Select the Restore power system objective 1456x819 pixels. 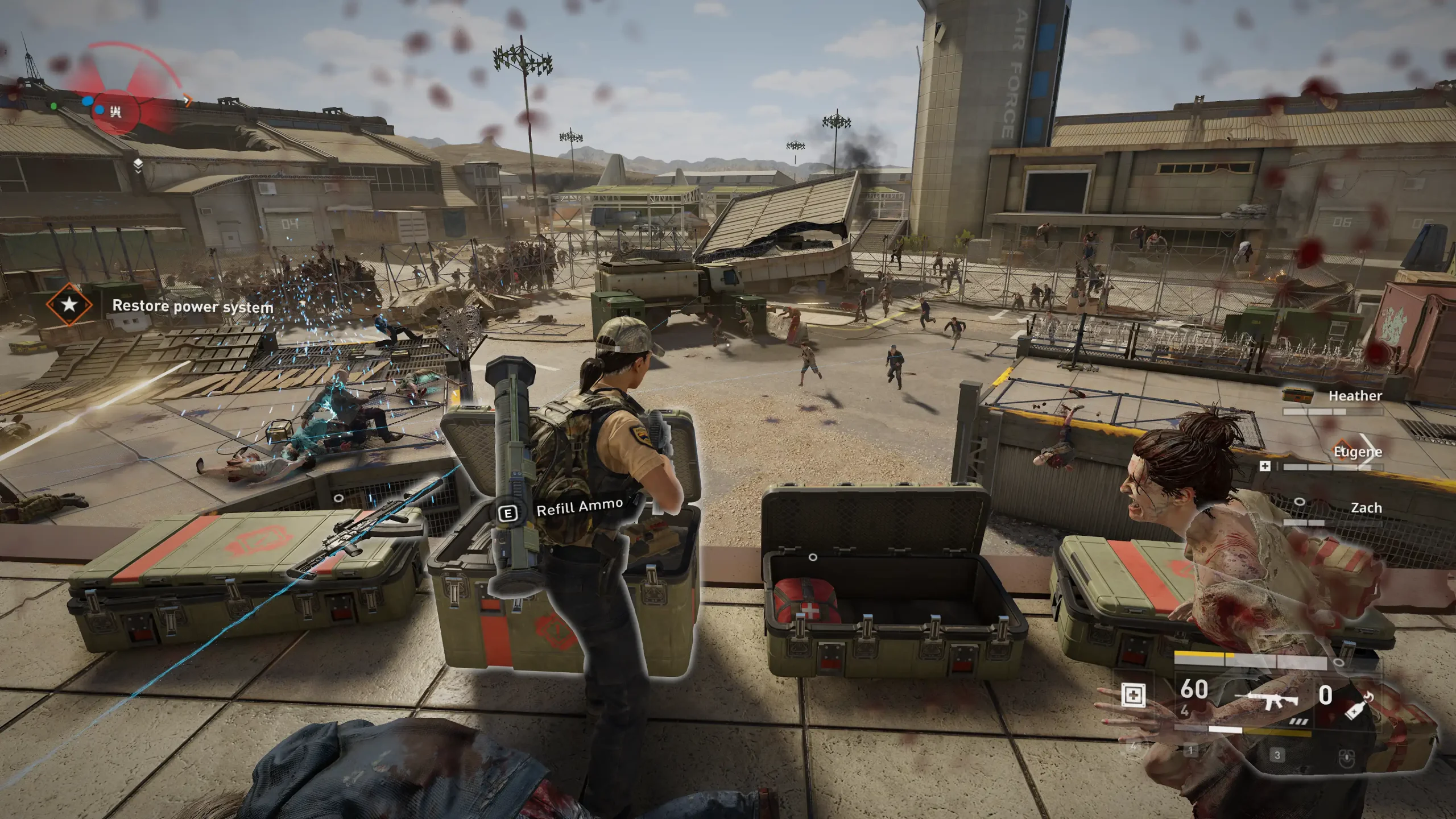pos(192,307)
